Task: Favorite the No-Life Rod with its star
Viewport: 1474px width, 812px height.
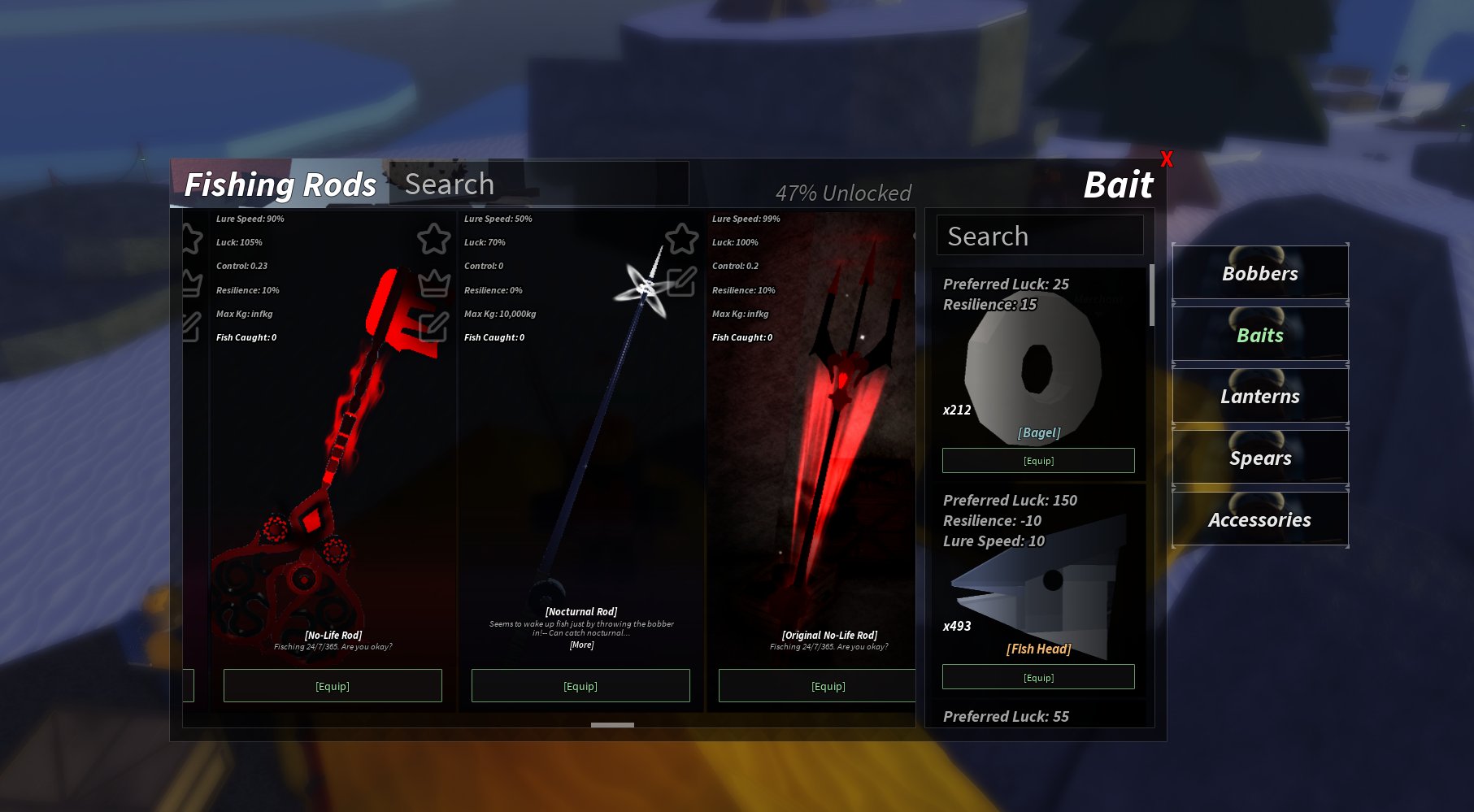Action: click(x=434, y=239)
